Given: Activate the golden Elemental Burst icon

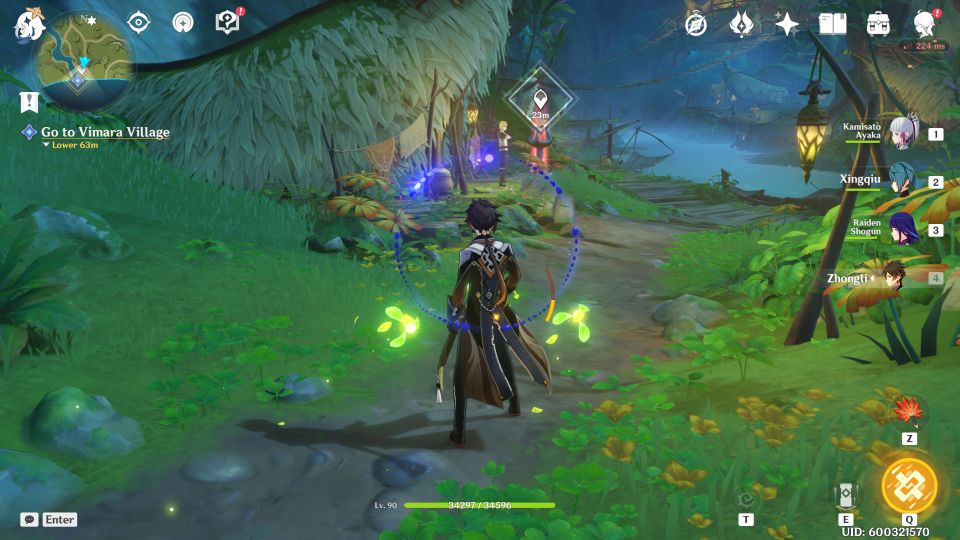Looking at the screenshot, I should coord(909,485).
